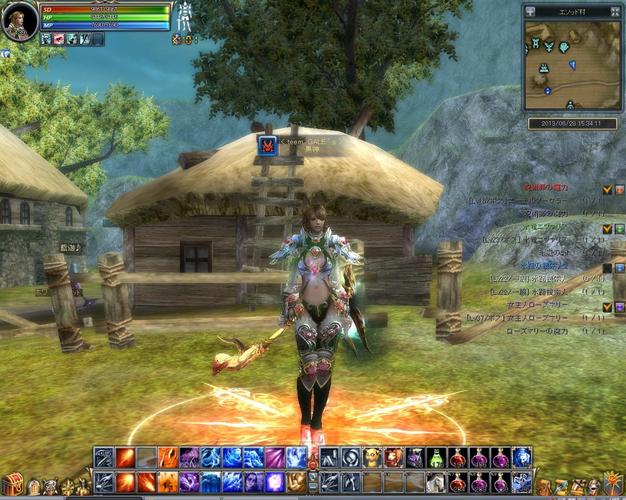Click the plus button on the minimap header
626x500 pixels.
coord(529,12)
